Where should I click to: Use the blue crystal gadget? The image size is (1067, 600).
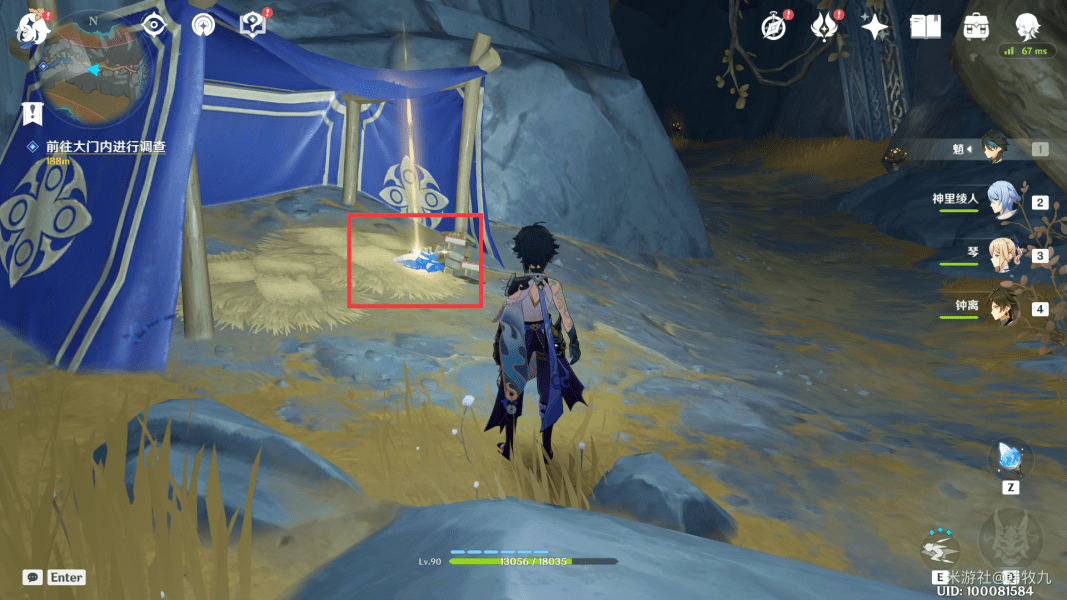1009,458
